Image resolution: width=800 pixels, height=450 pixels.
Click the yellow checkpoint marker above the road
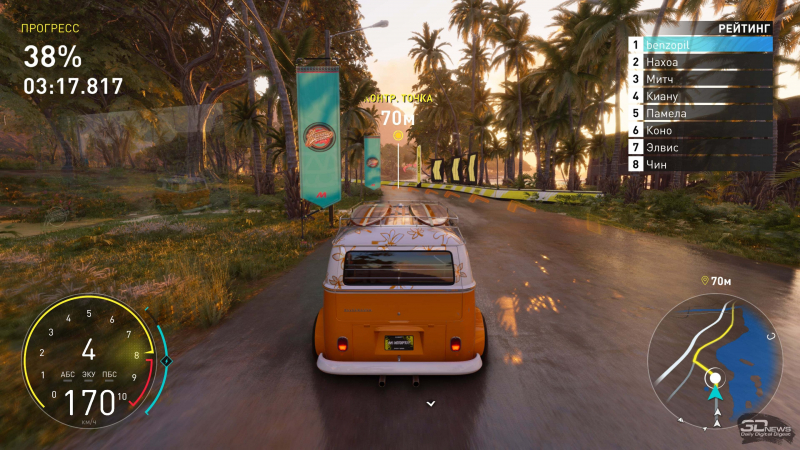398,135
